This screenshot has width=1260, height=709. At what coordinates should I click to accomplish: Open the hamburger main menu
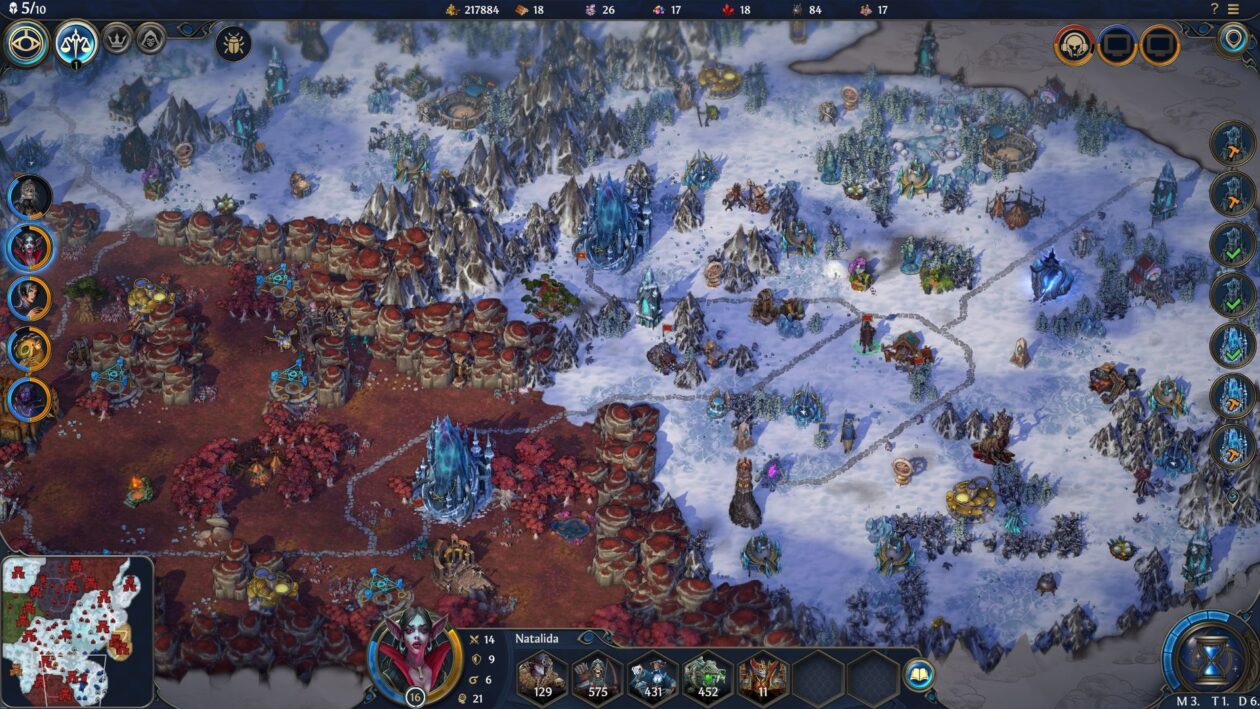click(1234, 9)
